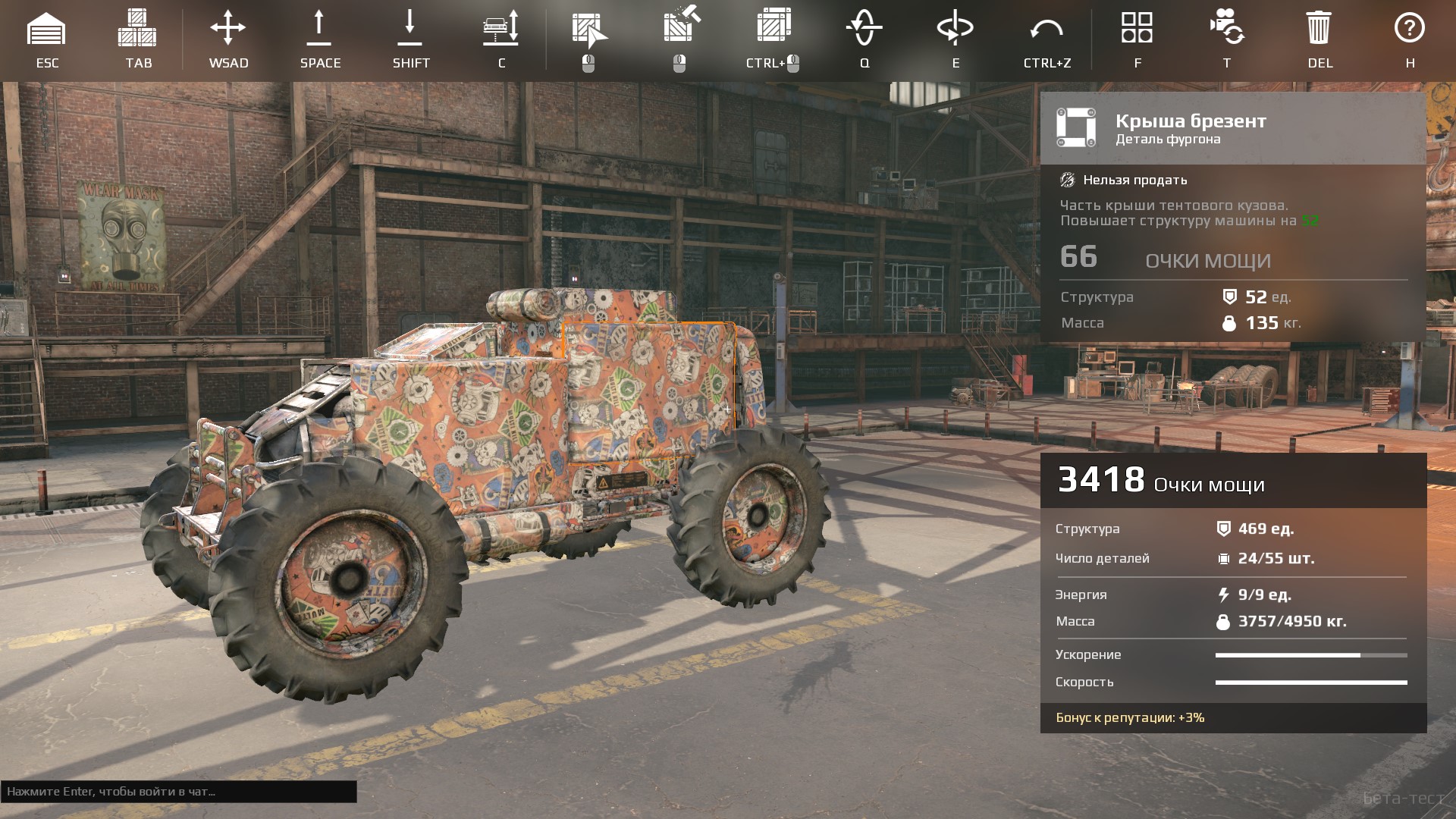Undo the last action with curved arrow
1456x819 pixels.
coord(1046,31)
